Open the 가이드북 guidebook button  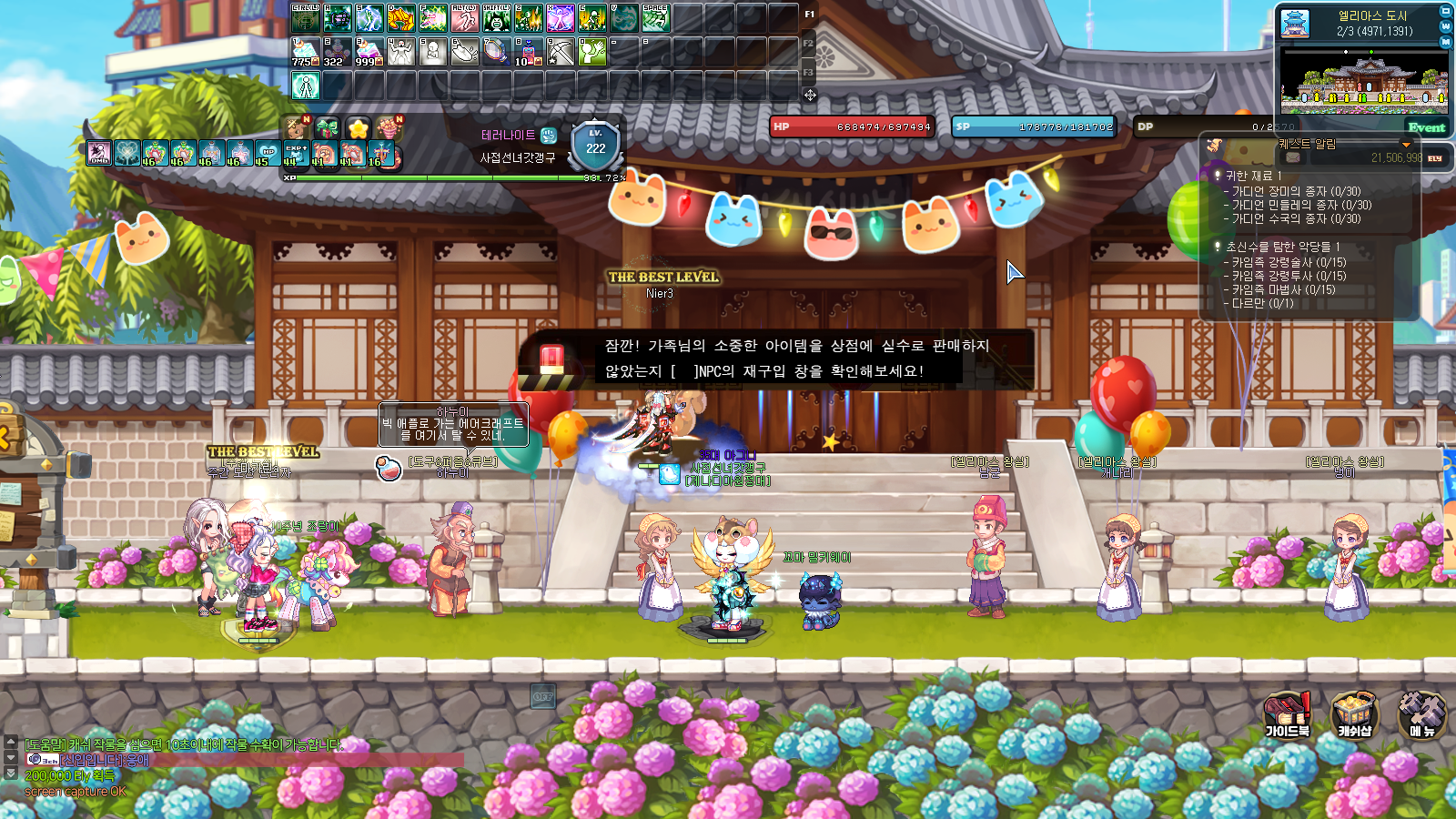[1287, 713]
